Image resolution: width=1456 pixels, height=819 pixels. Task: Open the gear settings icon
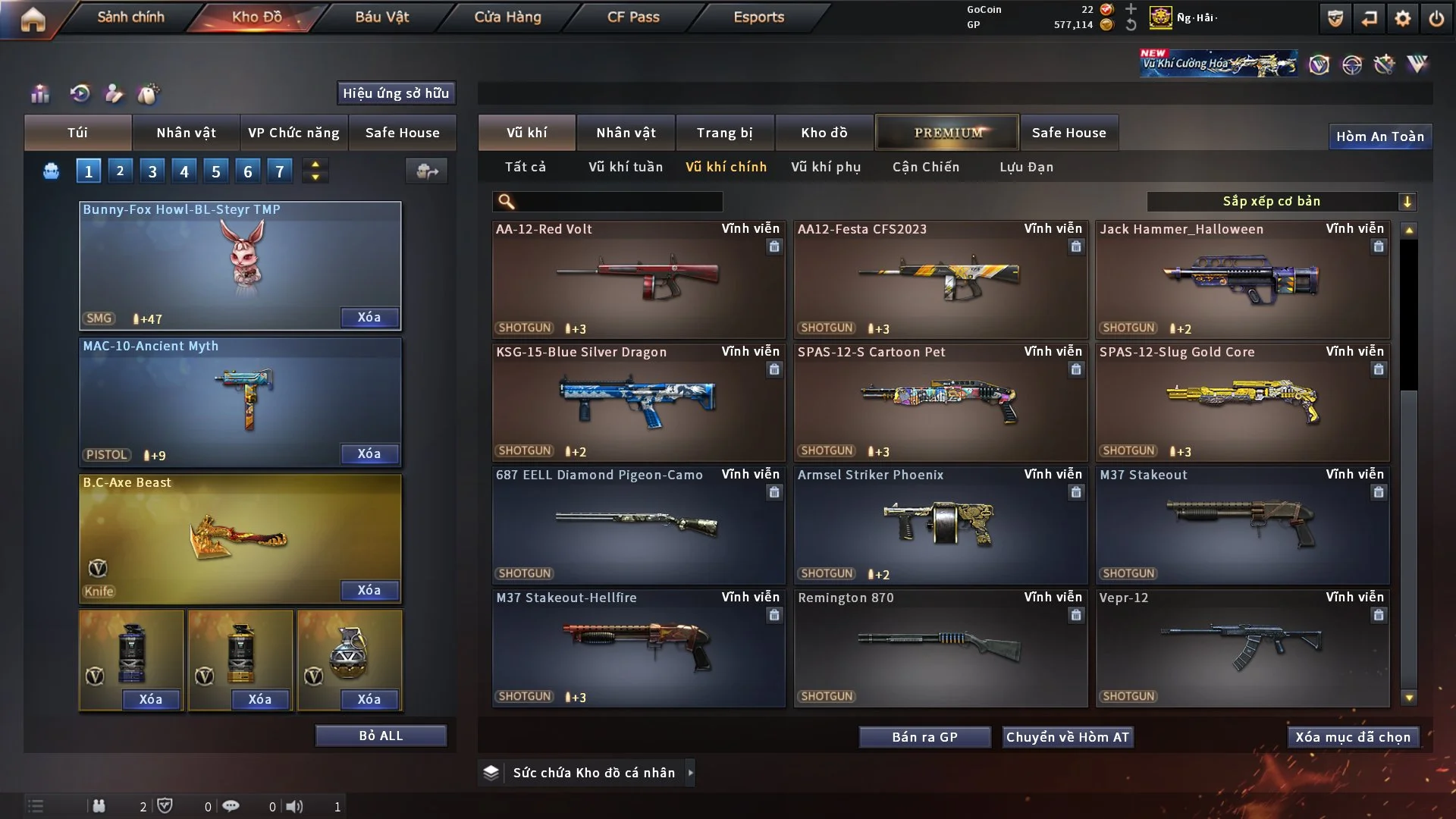(x=1402, y=18)
